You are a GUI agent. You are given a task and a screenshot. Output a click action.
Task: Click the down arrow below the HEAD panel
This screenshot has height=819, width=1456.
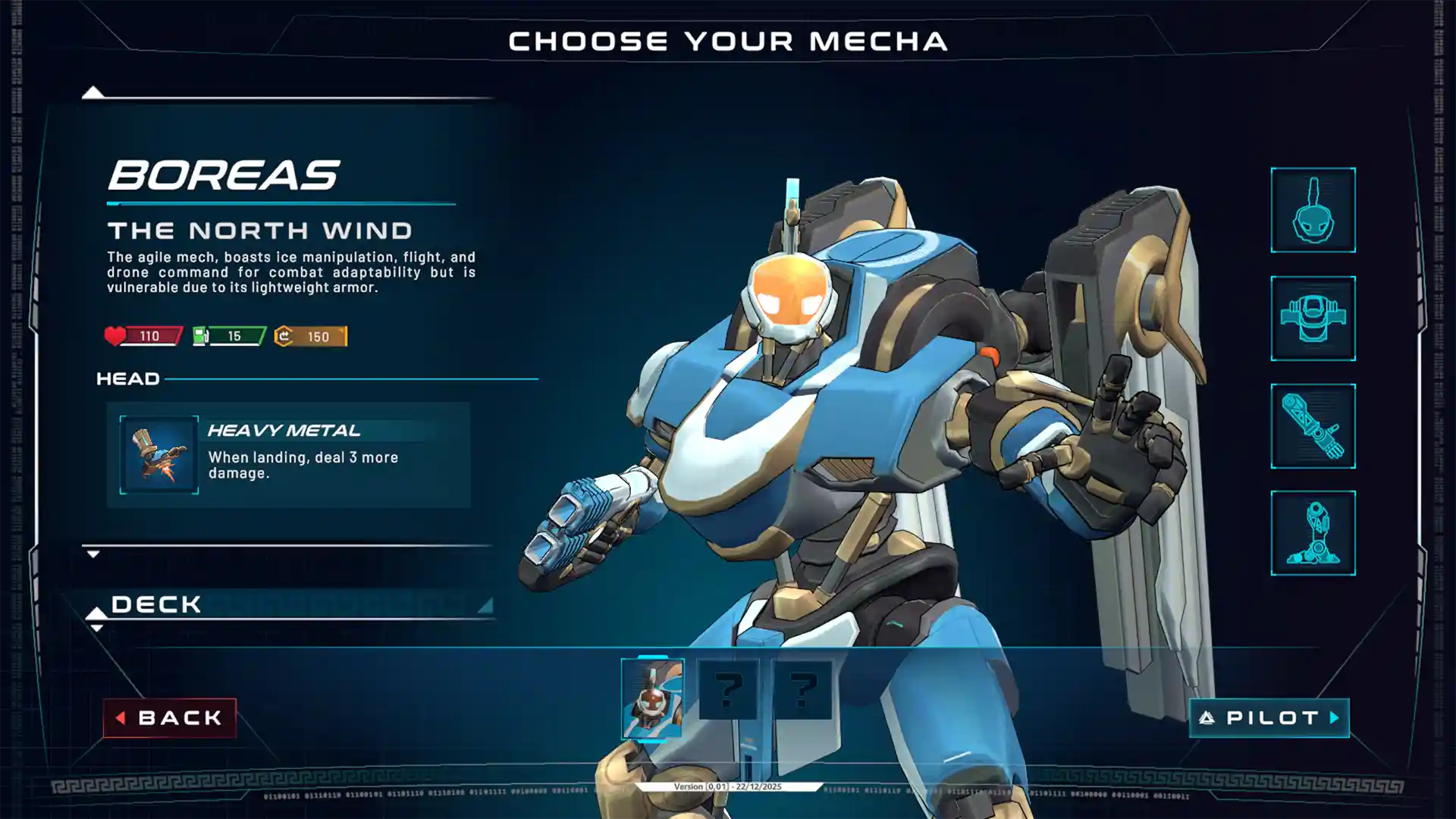(94, 554)
